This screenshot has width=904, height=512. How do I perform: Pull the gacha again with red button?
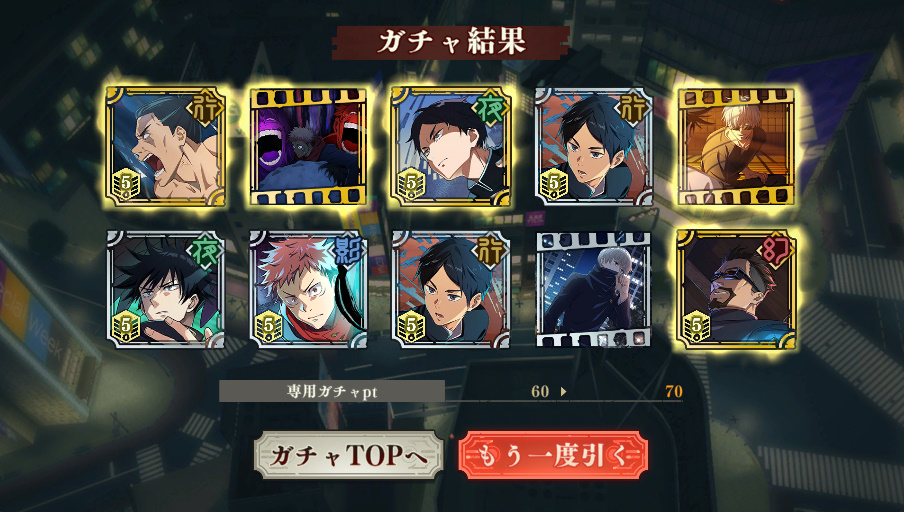553,455
